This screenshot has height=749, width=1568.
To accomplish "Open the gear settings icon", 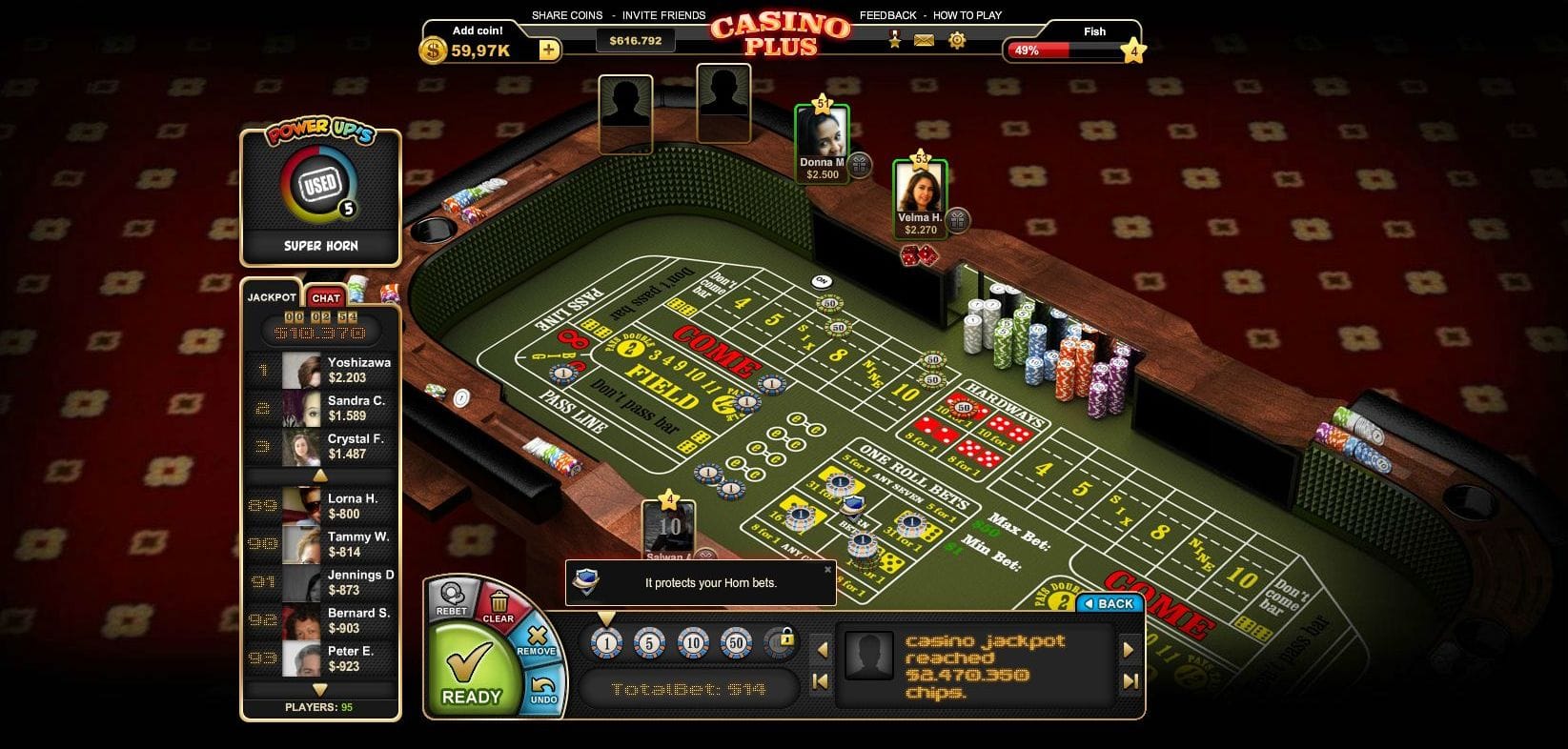I will [x=957, y=40].
